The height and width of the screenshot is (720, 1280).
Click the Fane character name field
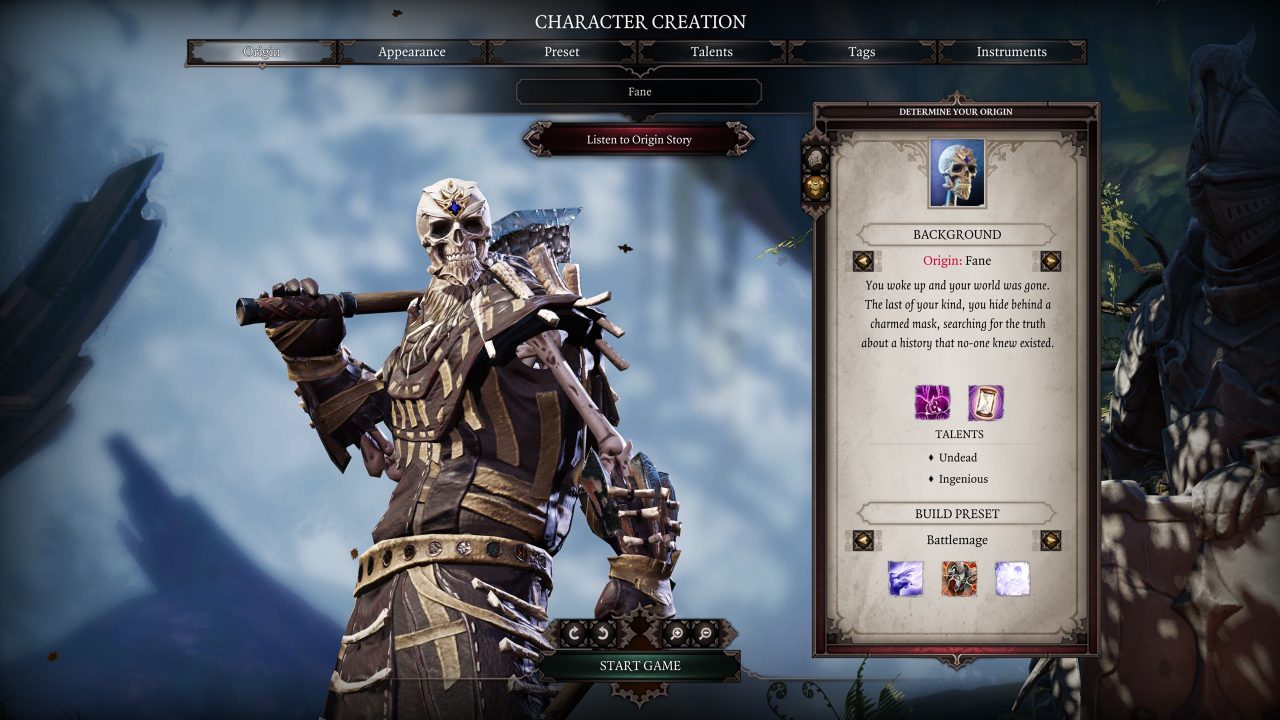pyautogui.click(x=639, y=92)
